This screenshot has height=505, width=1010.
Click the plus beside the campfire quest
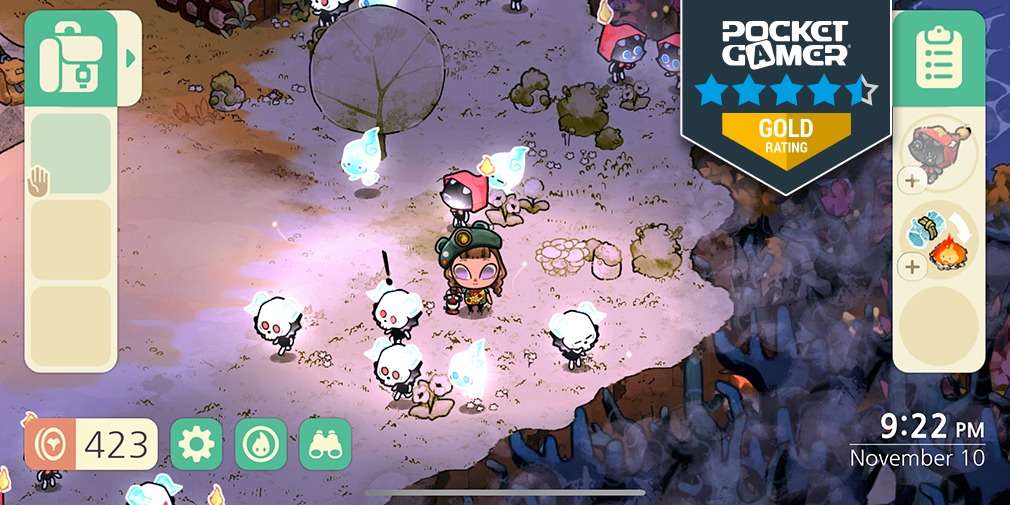point(912,267)
